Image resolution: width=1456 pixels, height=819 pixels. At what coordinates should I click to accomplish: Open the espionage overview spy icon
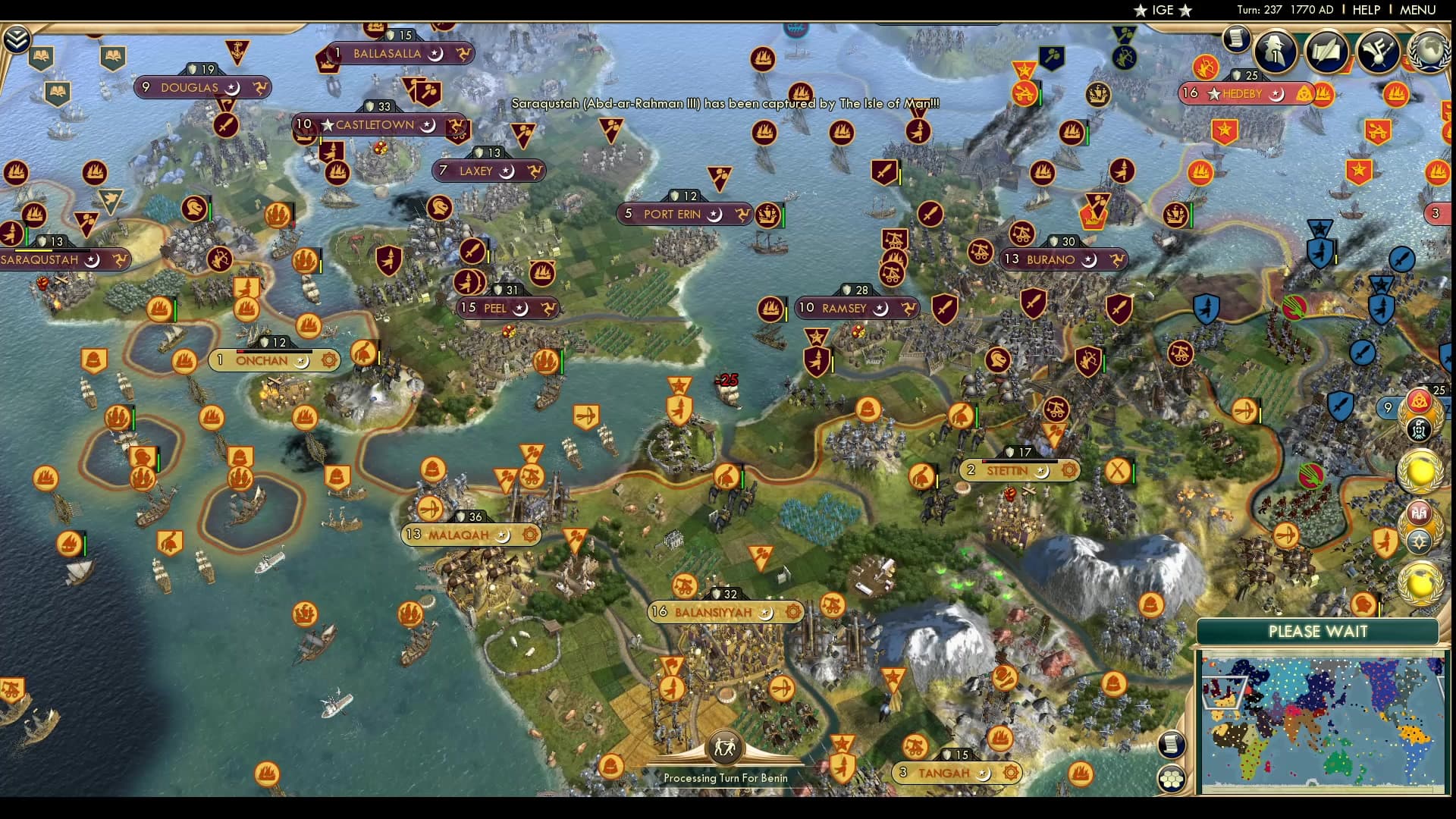(x=1276, y=51)
